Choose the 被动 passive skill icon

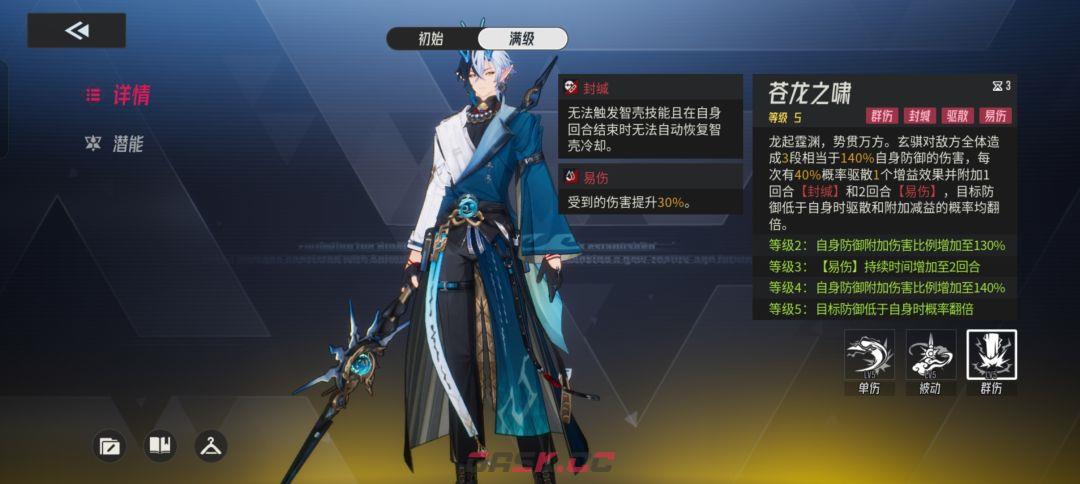click(931, 357)
